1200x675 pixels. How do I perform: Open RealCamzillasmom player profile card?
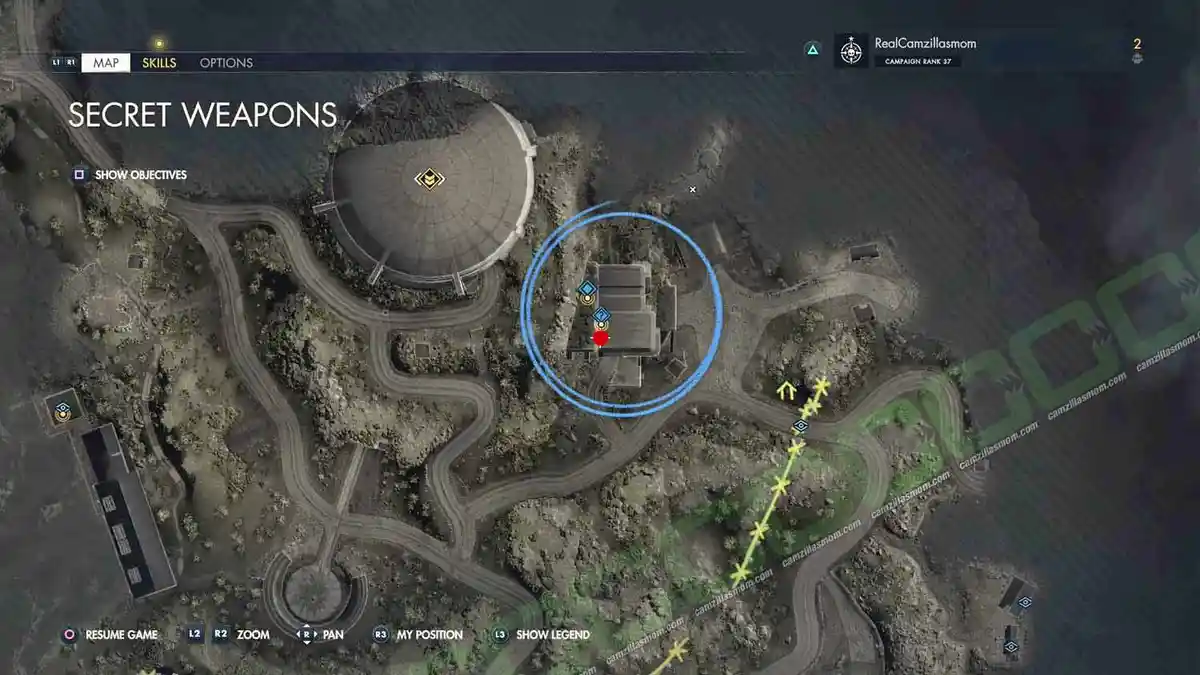(923, 51)
